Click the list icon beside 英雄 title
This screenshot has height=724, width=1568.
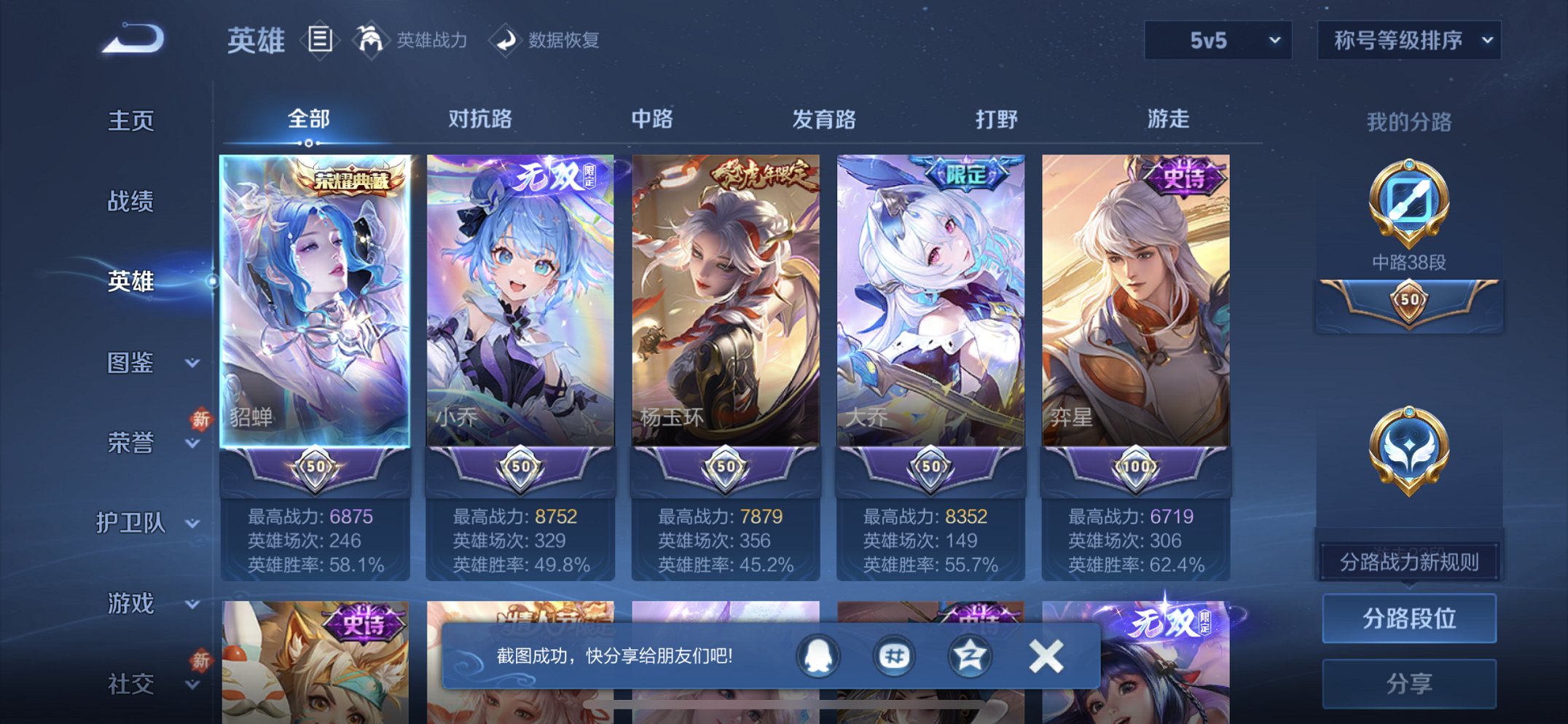[x=321, y=41]
